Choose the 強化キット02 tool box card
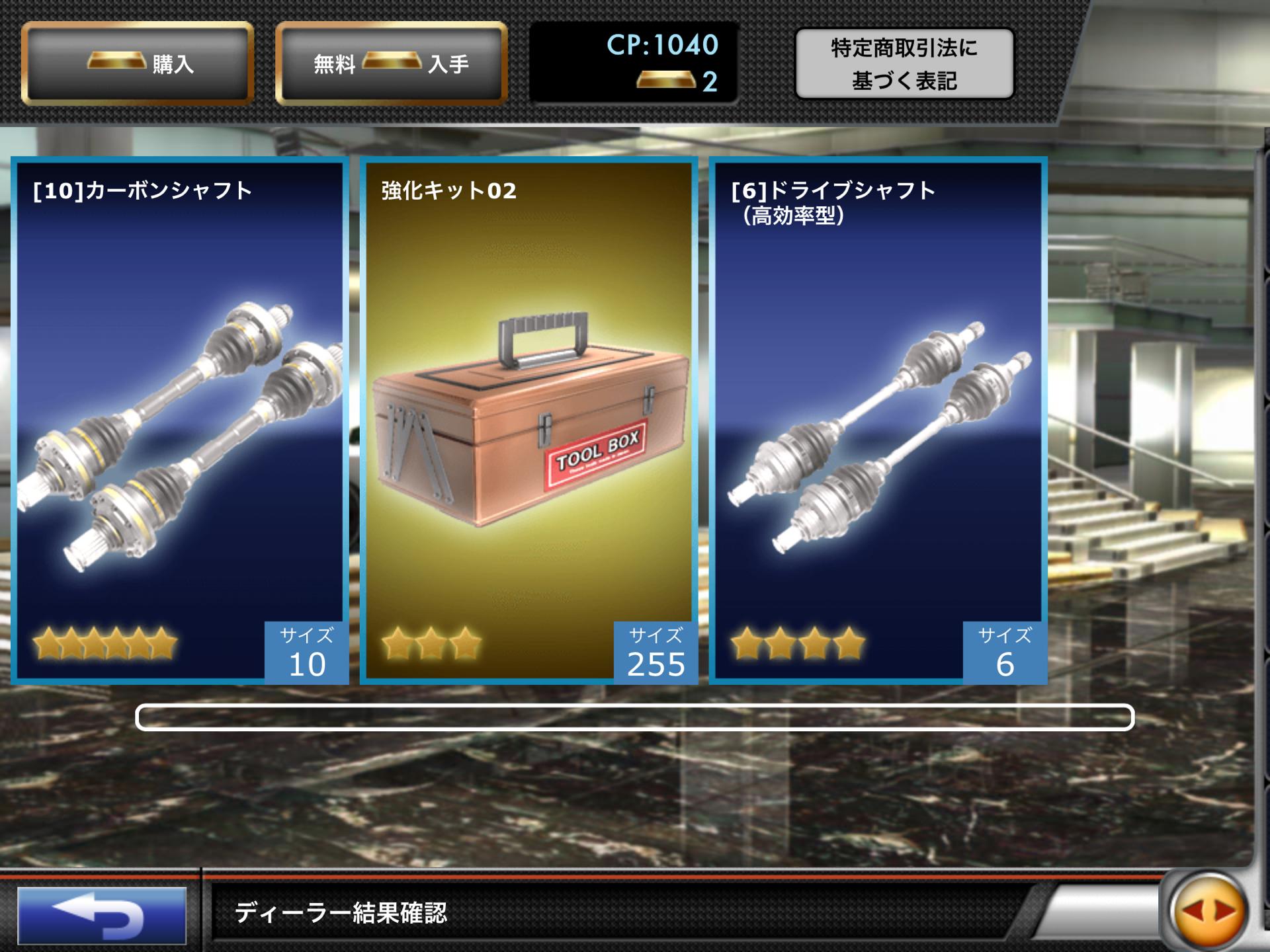Screen dimensions: 1270x952 coord(529,420)
